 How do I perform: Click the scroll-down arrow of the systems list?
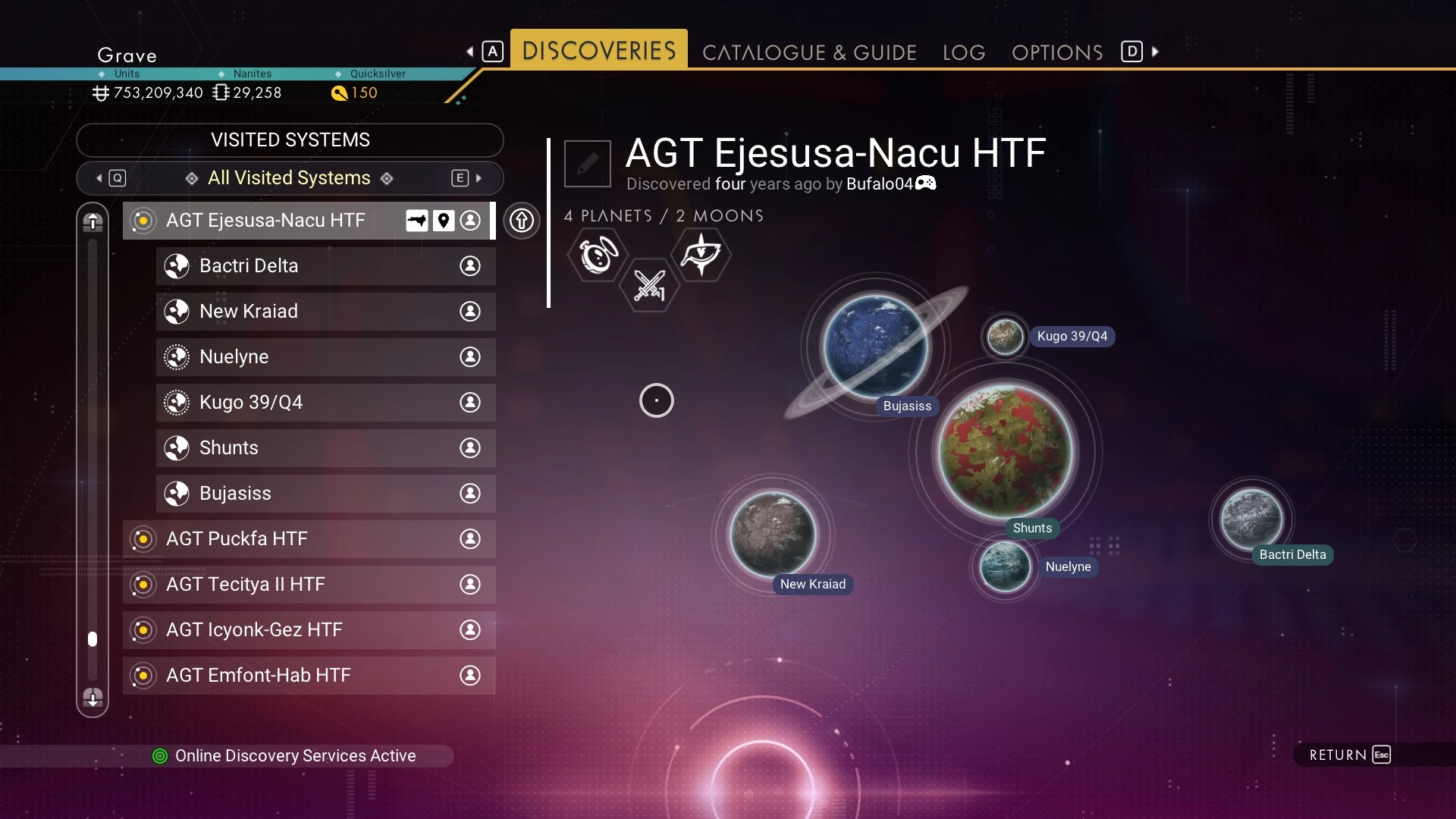point(93,698)
